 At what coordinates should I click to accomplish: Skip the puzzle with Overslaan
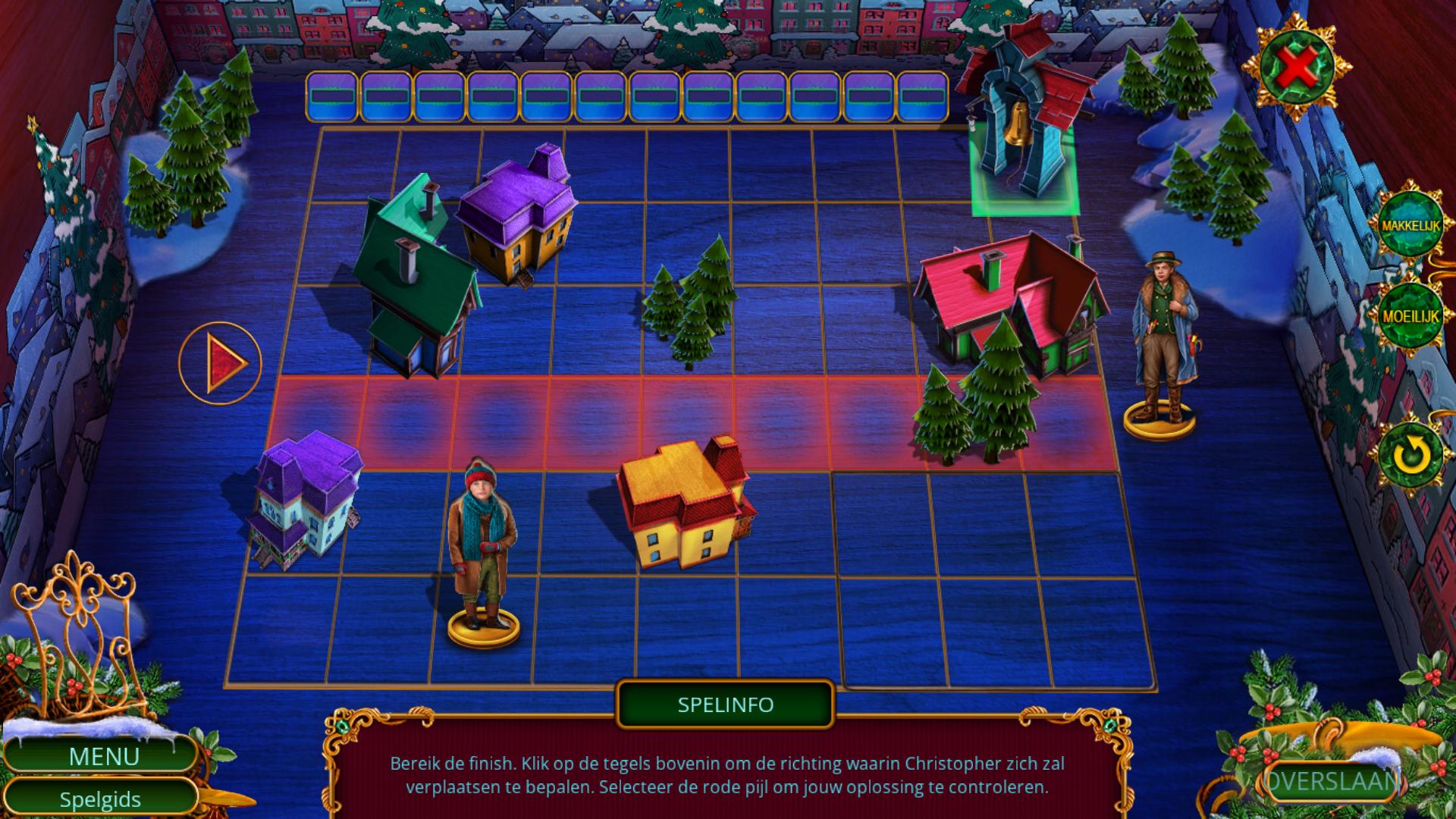[1332, 782]
